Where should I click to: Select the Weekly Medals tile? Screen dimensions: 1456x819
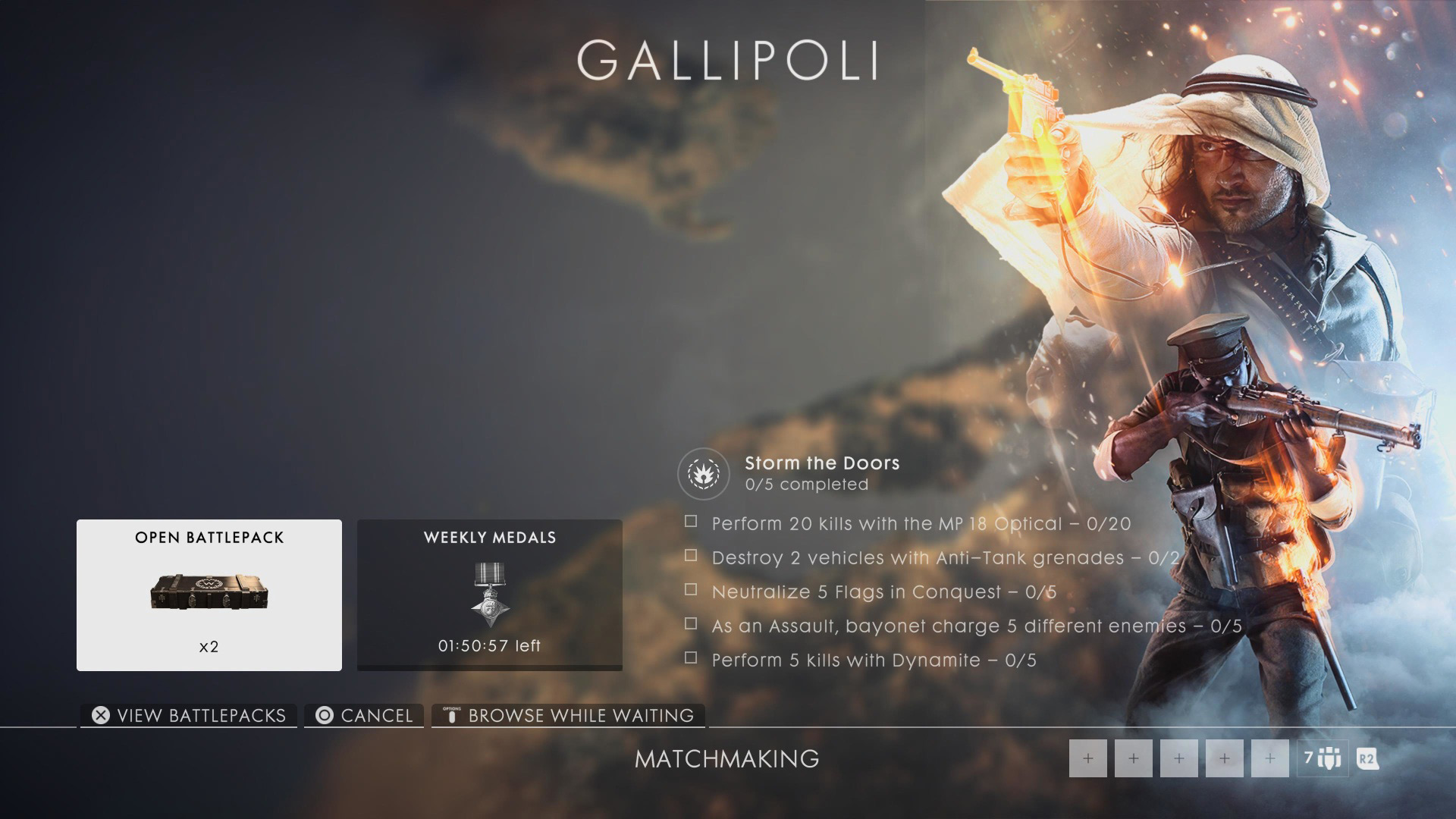[489, 595]
